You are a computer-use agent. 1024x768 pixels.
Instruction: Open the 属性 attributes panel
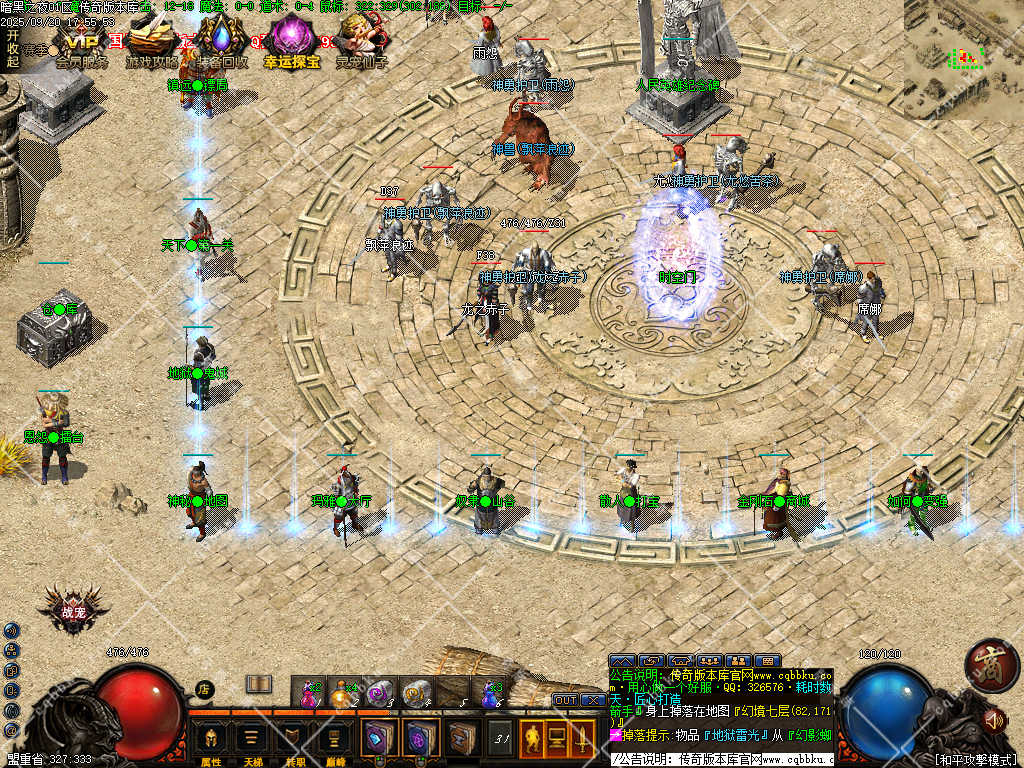[211, 741]
